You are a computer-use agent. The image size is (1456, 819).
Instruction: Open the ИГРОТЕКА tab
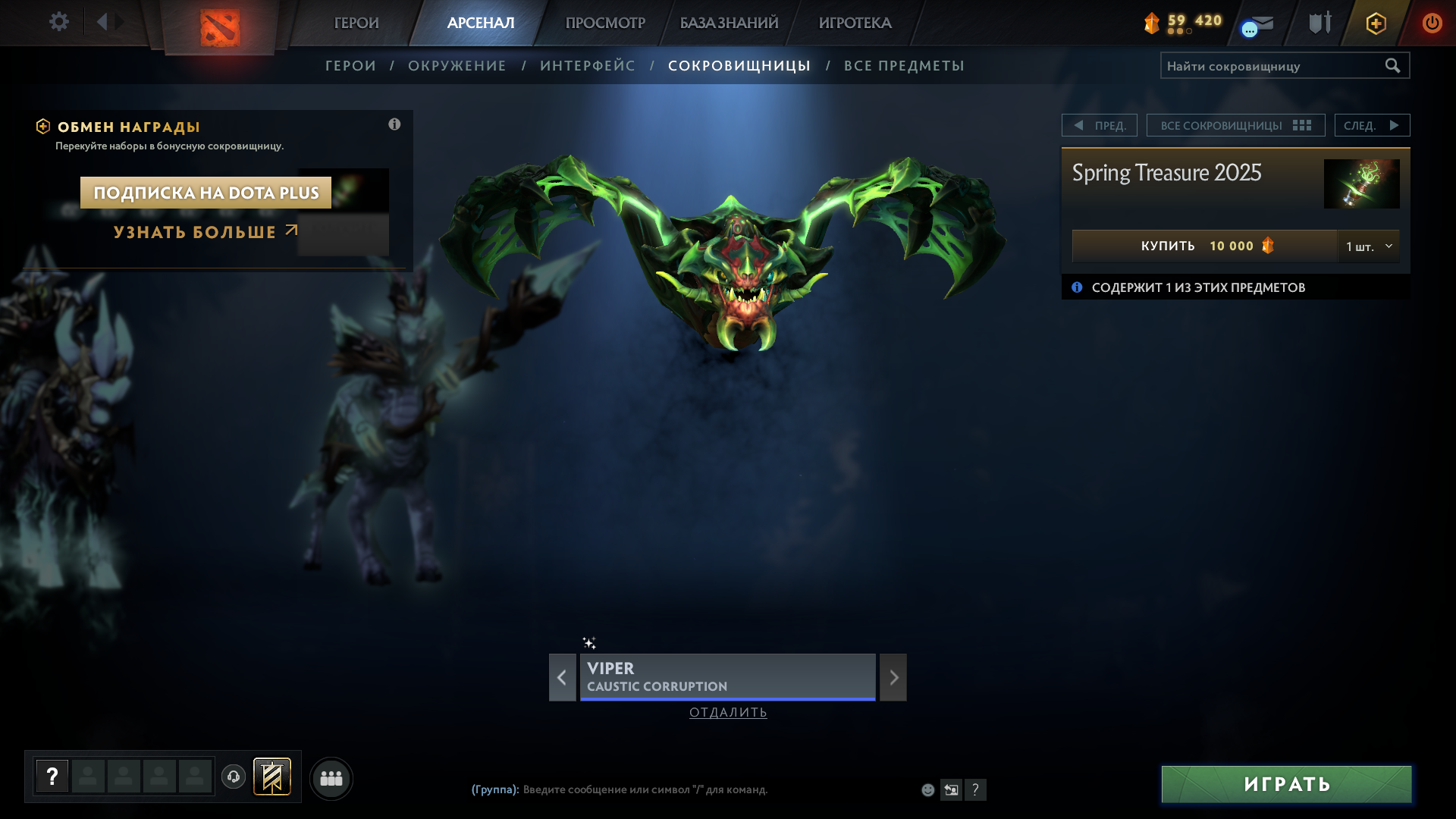[855, 23]
